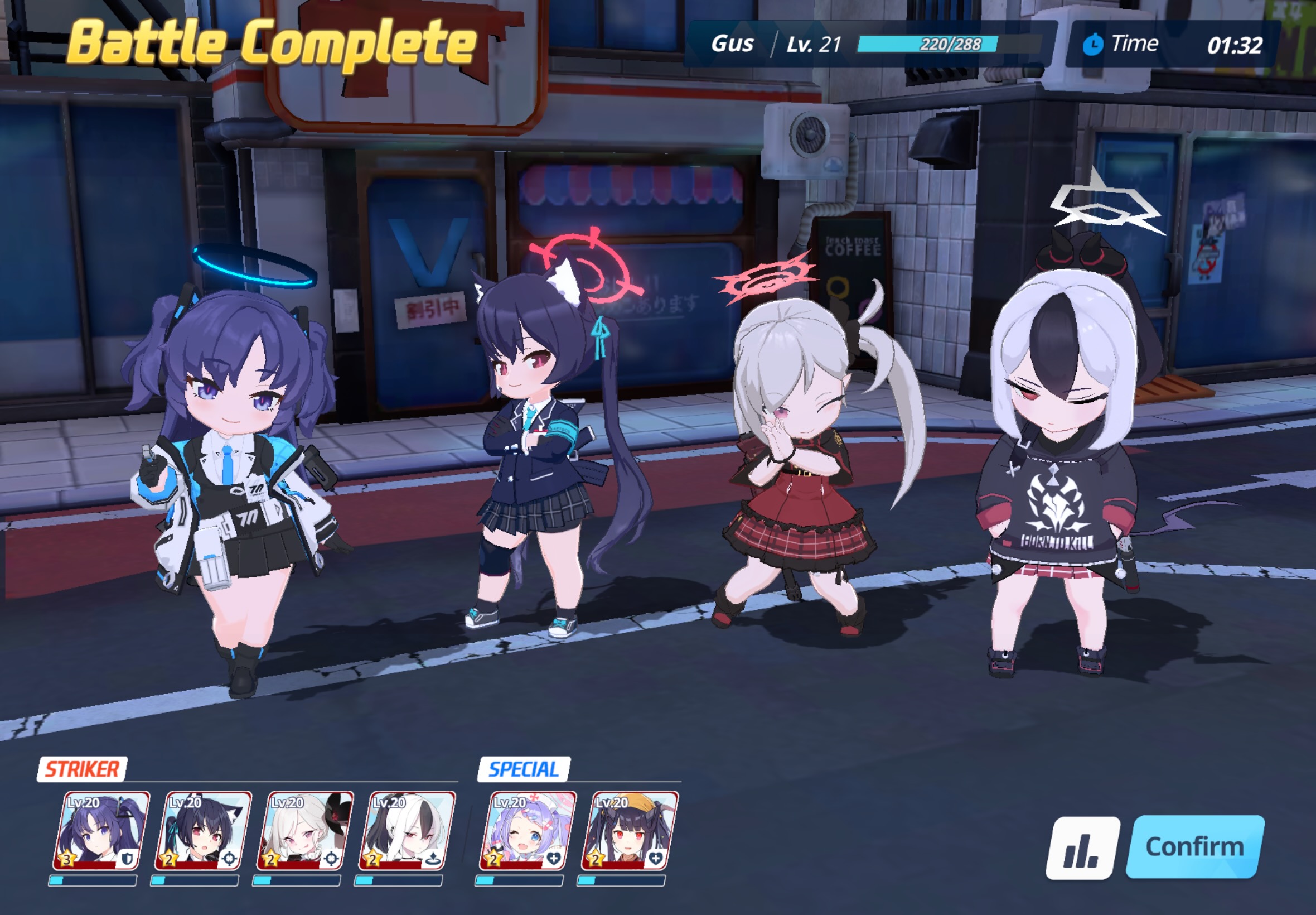The image size is (1316, 915).
Task: Select the cat-eared black-haired striker portrait
Action: (x=203, y=830)
